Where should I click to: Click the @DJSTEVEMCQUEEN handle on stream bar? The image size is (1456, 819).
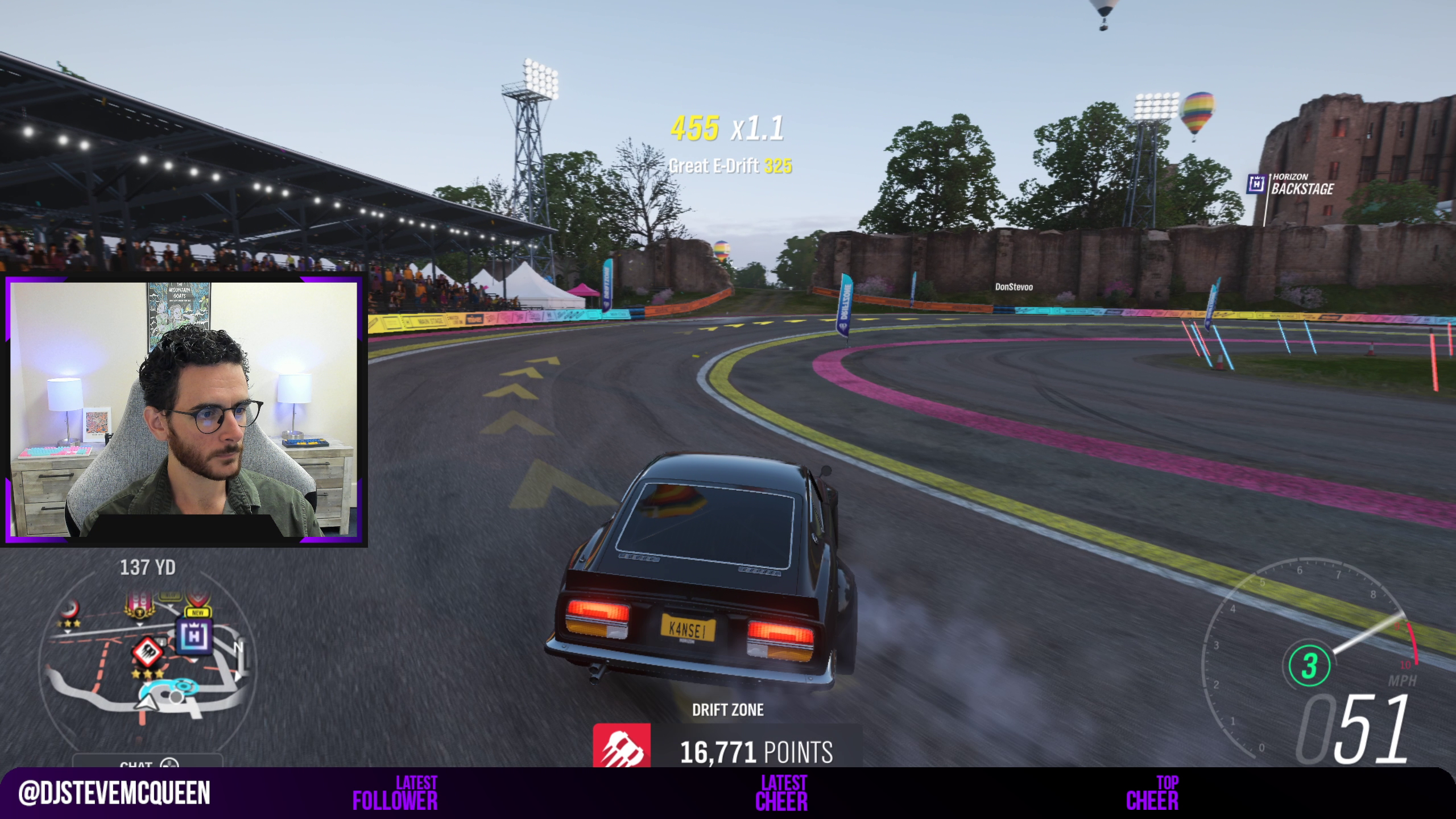(x=114, y=793)
